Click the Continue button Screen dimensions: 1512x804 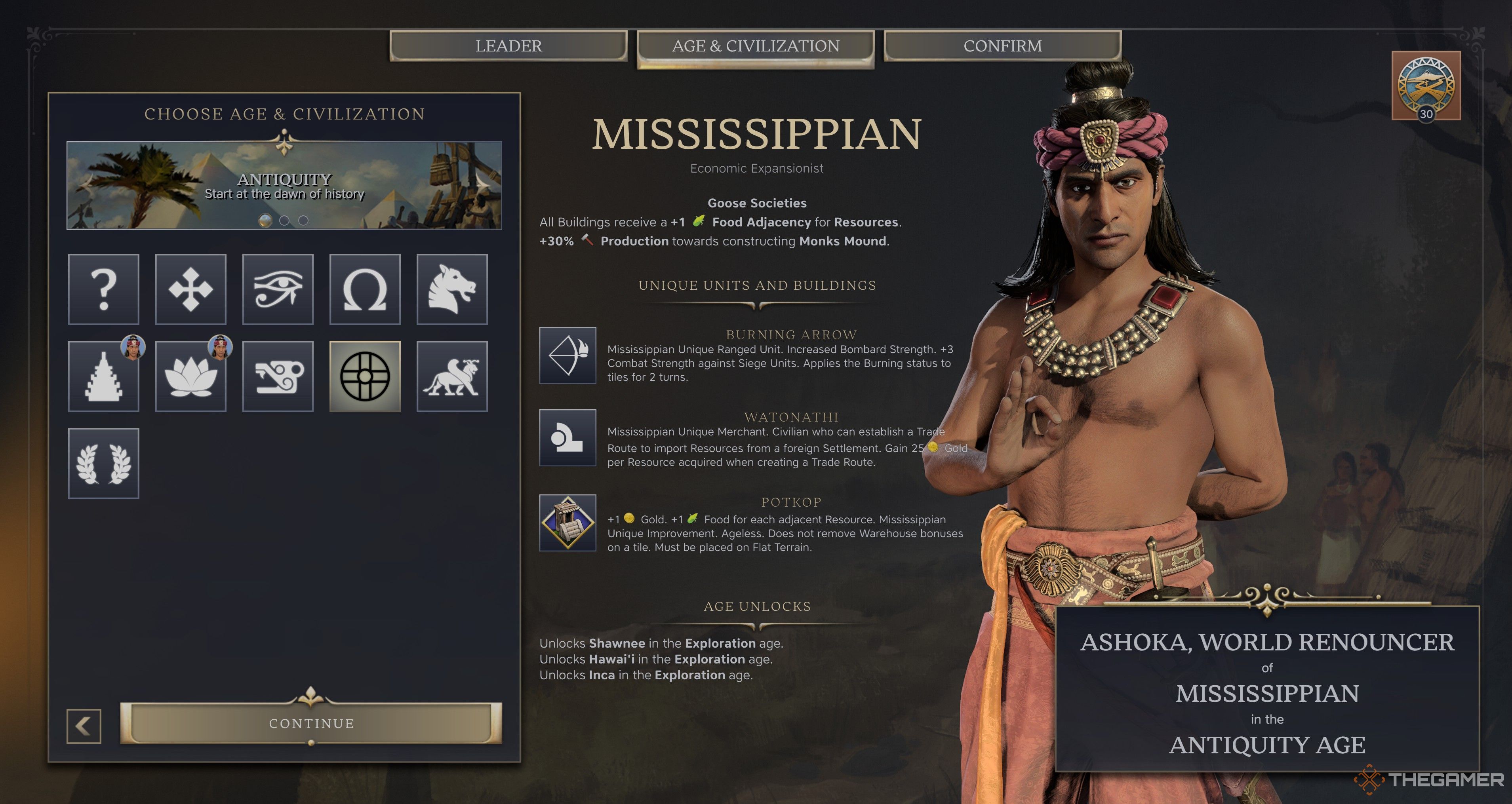click(x=311, y=723)
